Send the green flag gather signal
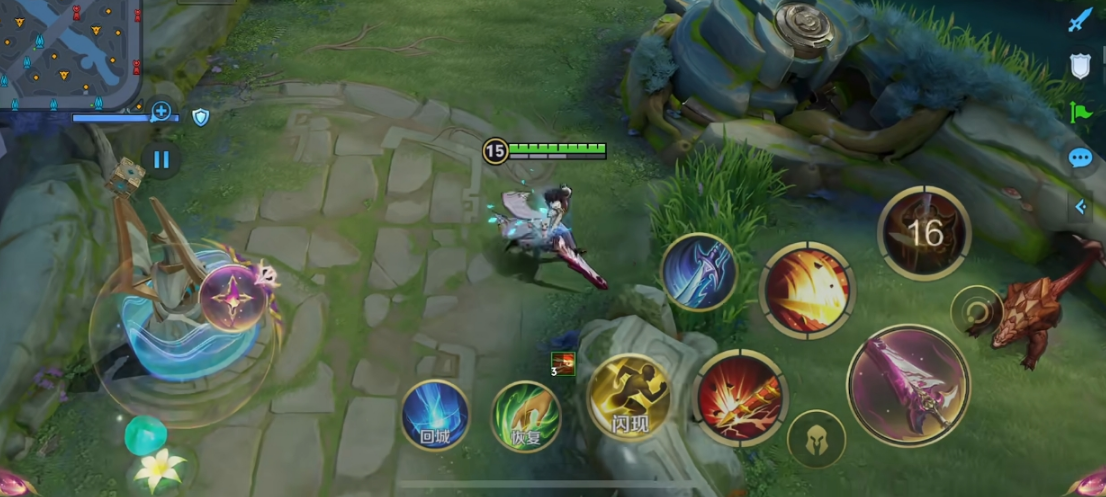 tap(1080, 111)
